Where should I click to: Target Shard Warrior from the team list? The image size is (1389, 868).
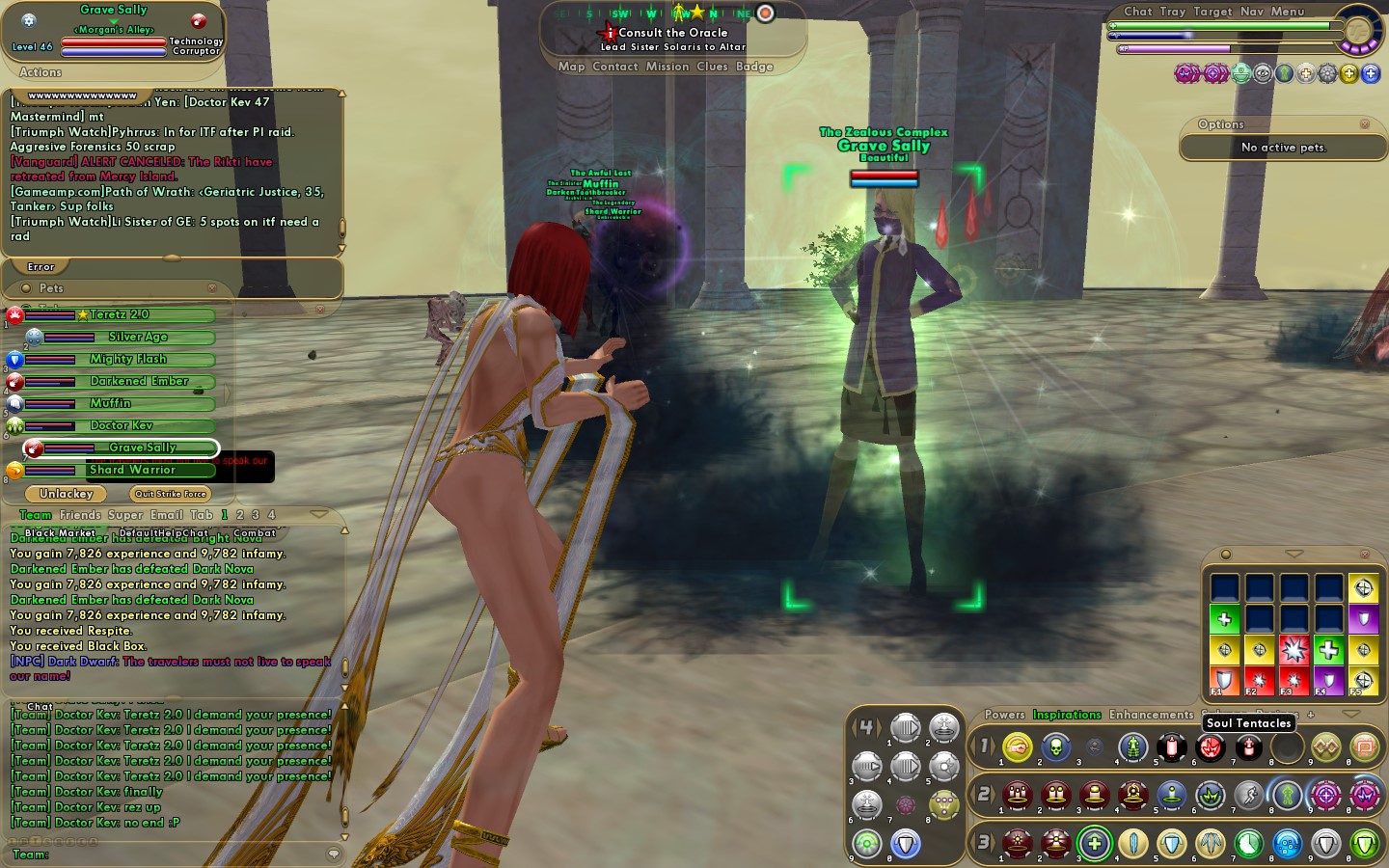(132, 470)
